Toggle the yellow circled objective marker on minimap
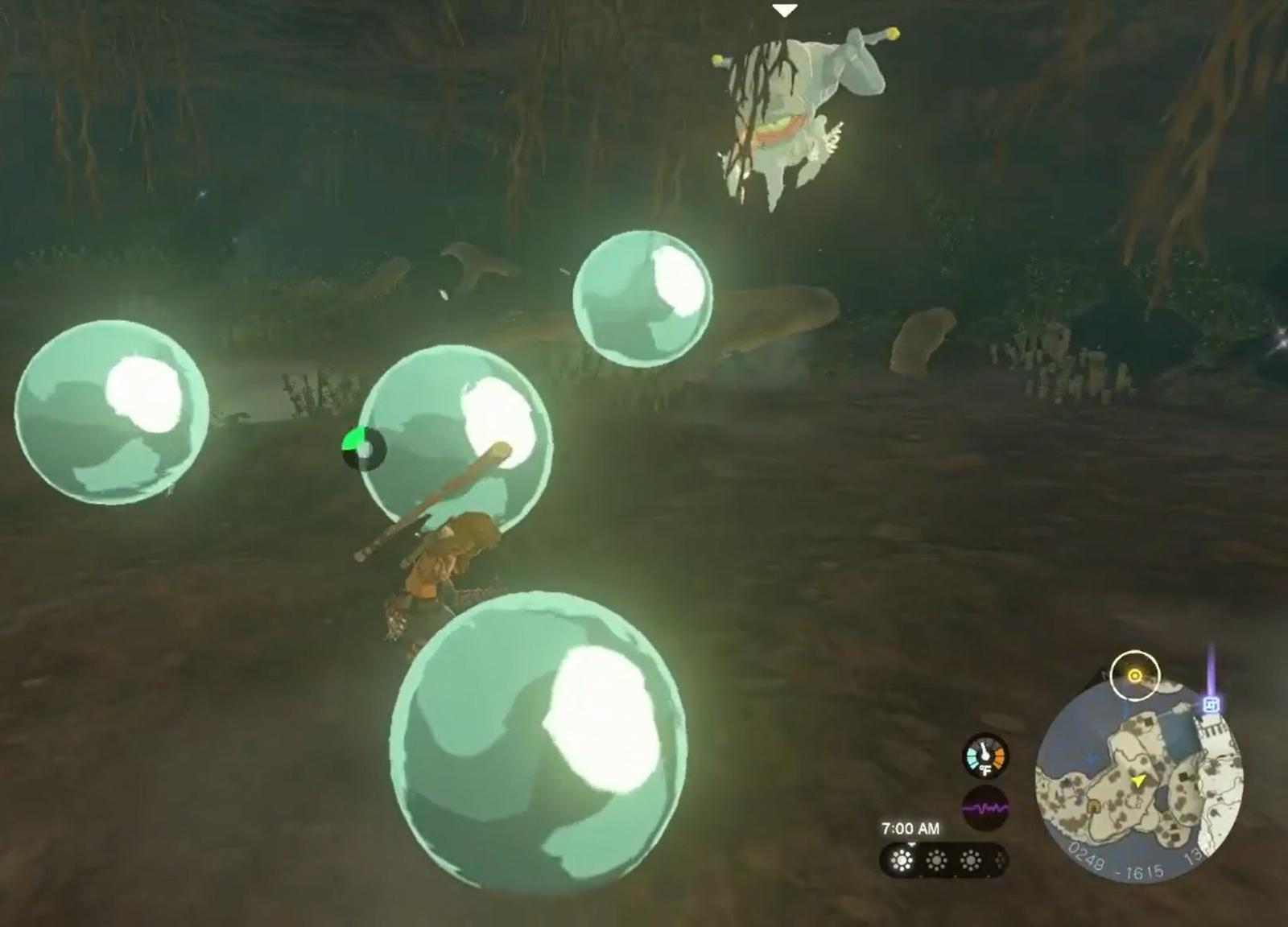The image size is (1288, 927). coord(1134,676)
